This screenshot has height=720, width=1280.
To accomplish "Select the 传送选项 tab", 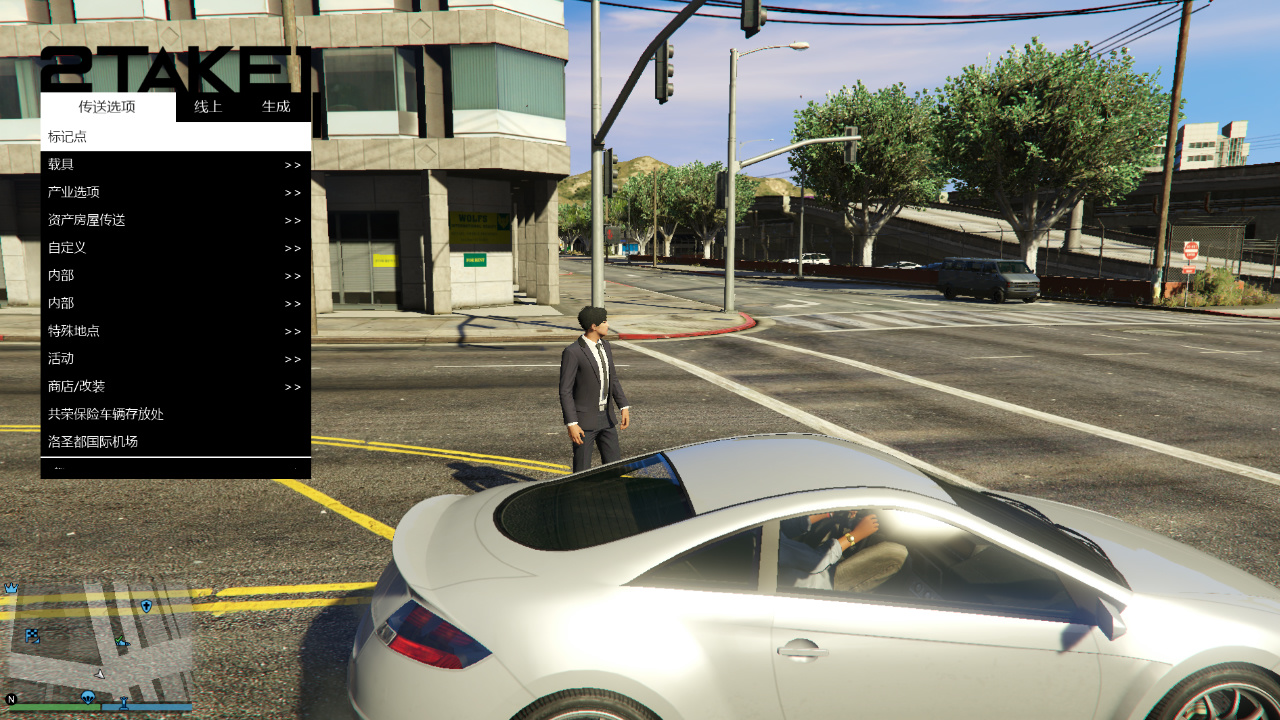I will pos(107,107).
